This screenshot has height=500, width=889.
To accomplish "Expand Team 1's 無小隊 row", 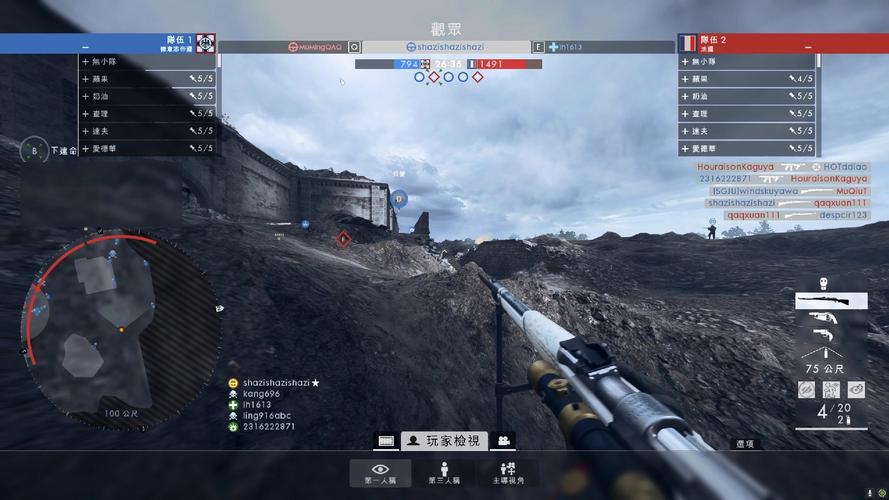I will (x=148, y=62).
